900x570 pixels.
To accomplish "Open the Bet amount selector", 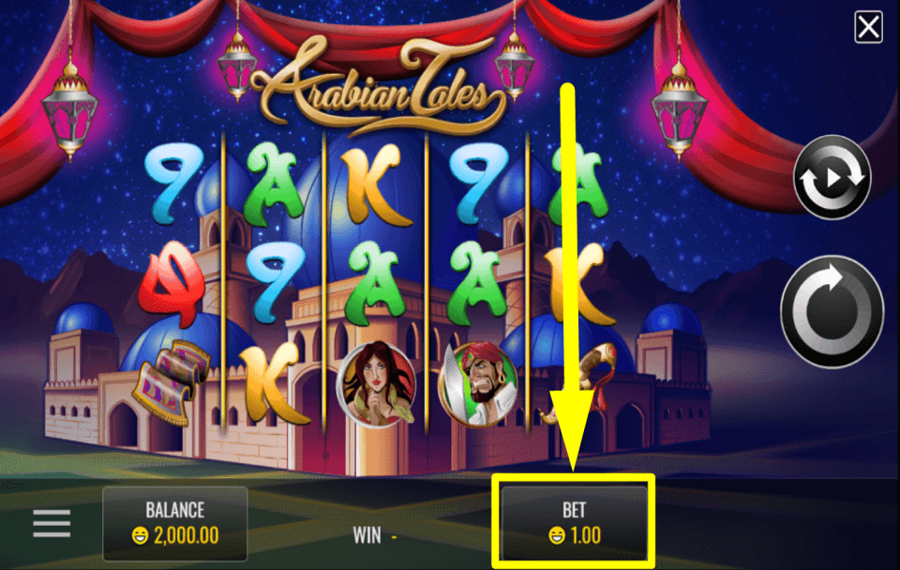I will [x=574, y=522].
